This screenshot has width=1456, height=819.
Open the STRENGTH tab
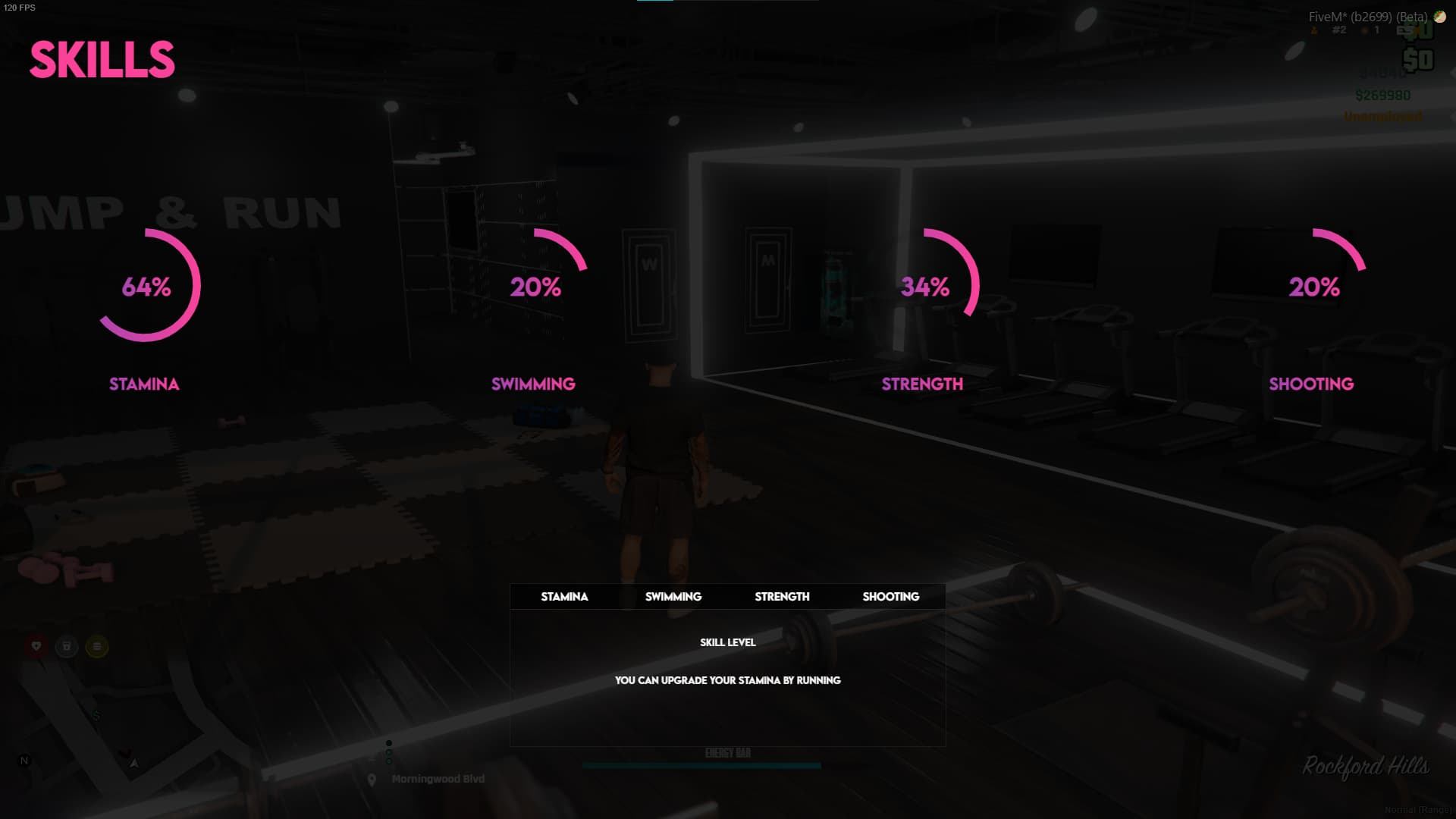781,597
